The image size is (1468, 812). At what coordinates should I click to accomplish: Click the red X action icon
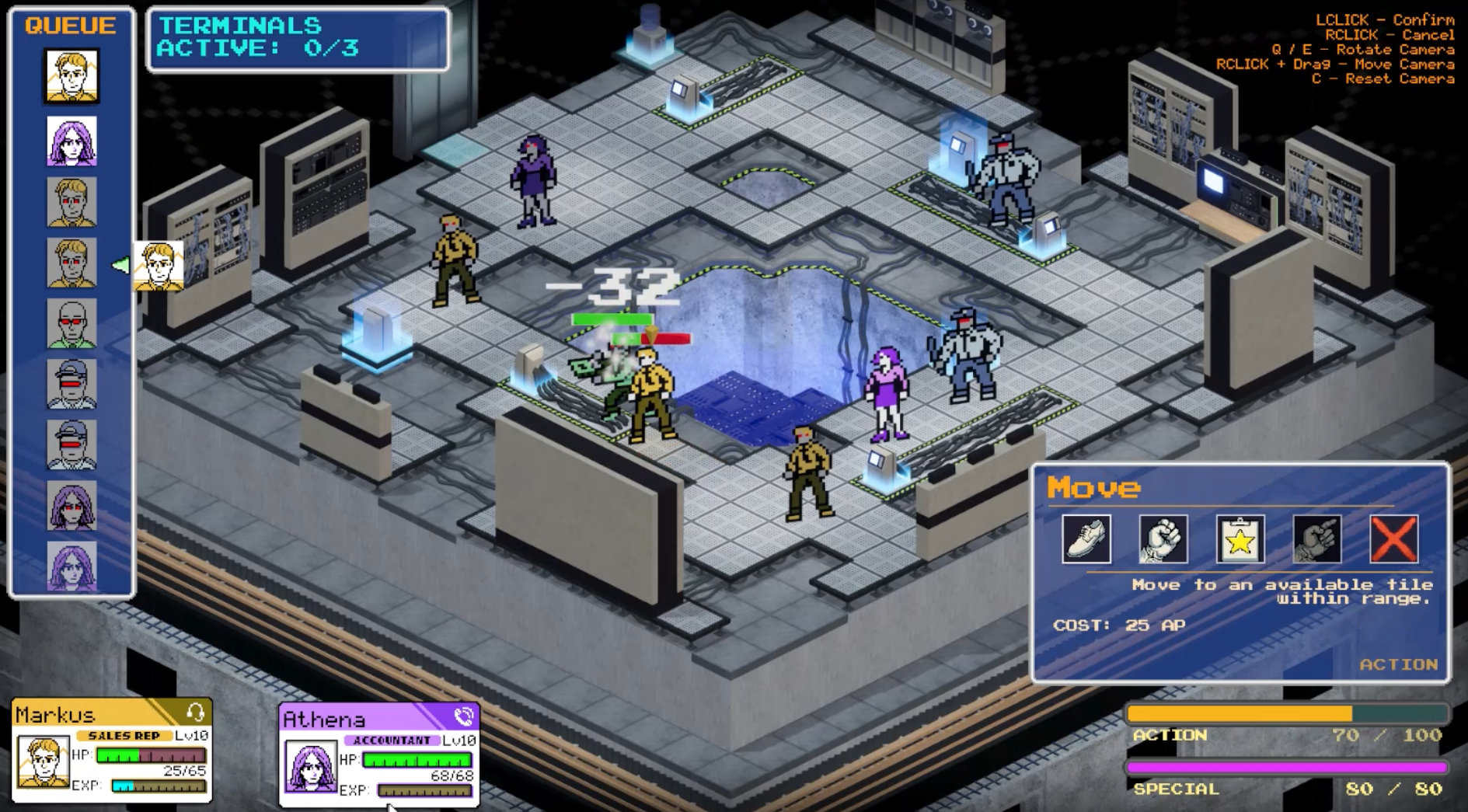point(1393,538)
